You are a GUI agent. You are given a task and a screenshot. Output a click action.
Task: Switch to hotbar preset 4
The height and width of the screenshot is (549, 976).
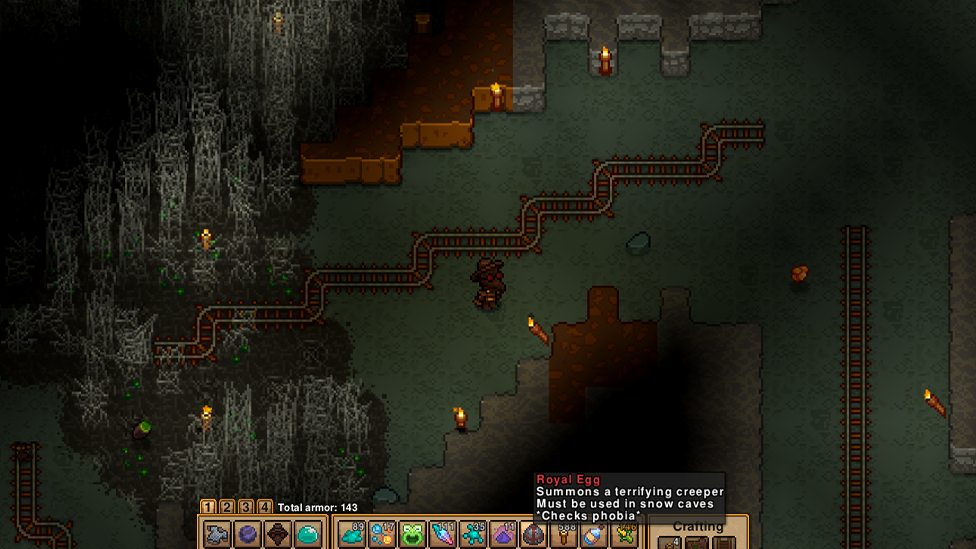point(265,507)
